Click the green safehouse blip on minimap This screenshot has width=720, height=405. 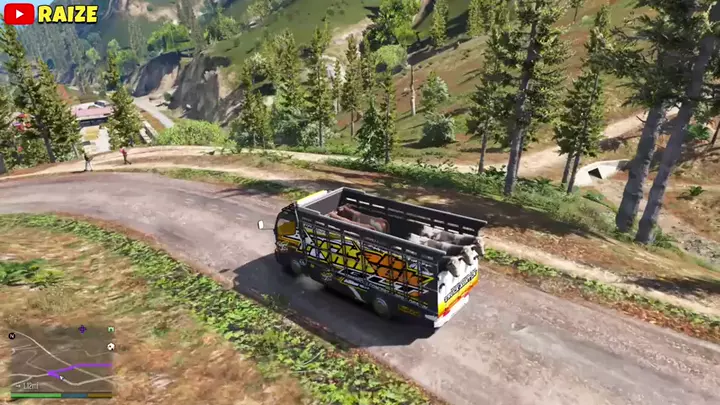click(x=110, y=329)
